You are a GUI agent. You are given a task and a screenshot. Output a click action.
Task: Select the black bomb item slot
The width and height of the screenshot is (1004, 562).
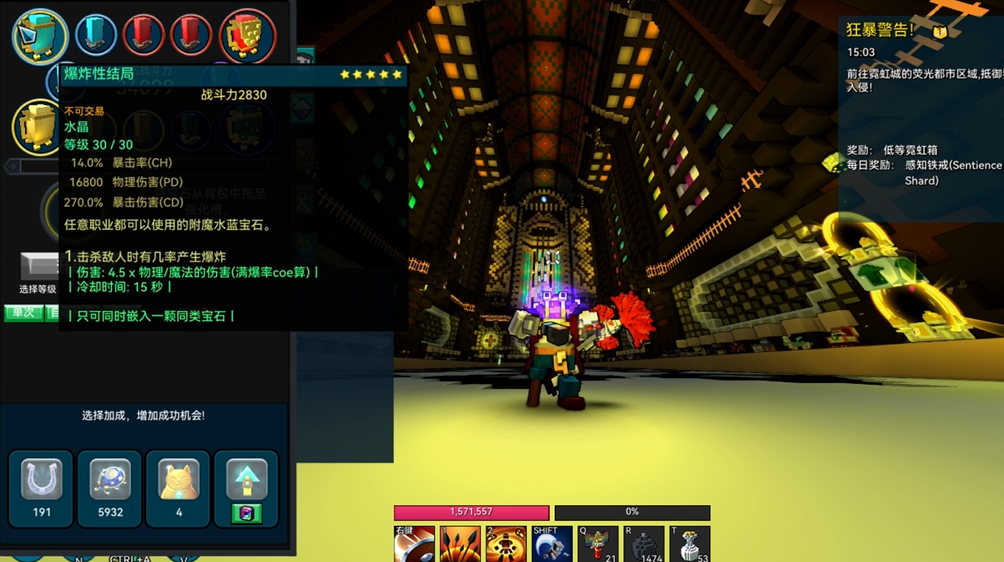pyautogui.click(x=643, y=544)
